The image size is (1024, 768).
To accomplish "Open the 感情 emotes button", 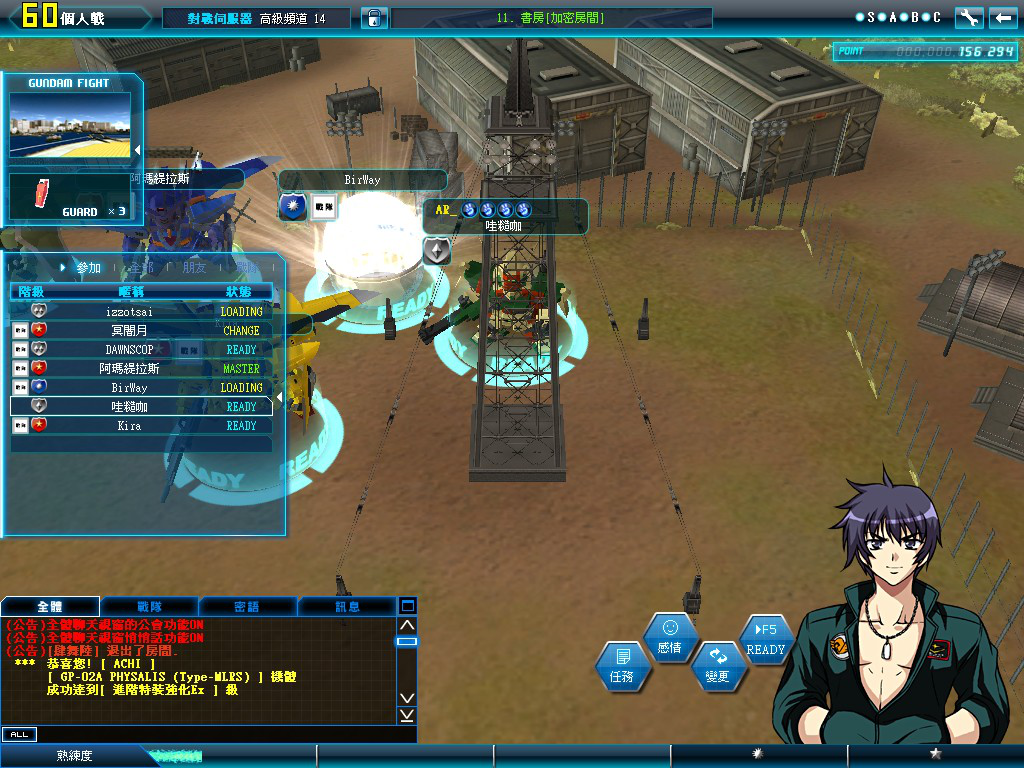I will pos(669,637).
